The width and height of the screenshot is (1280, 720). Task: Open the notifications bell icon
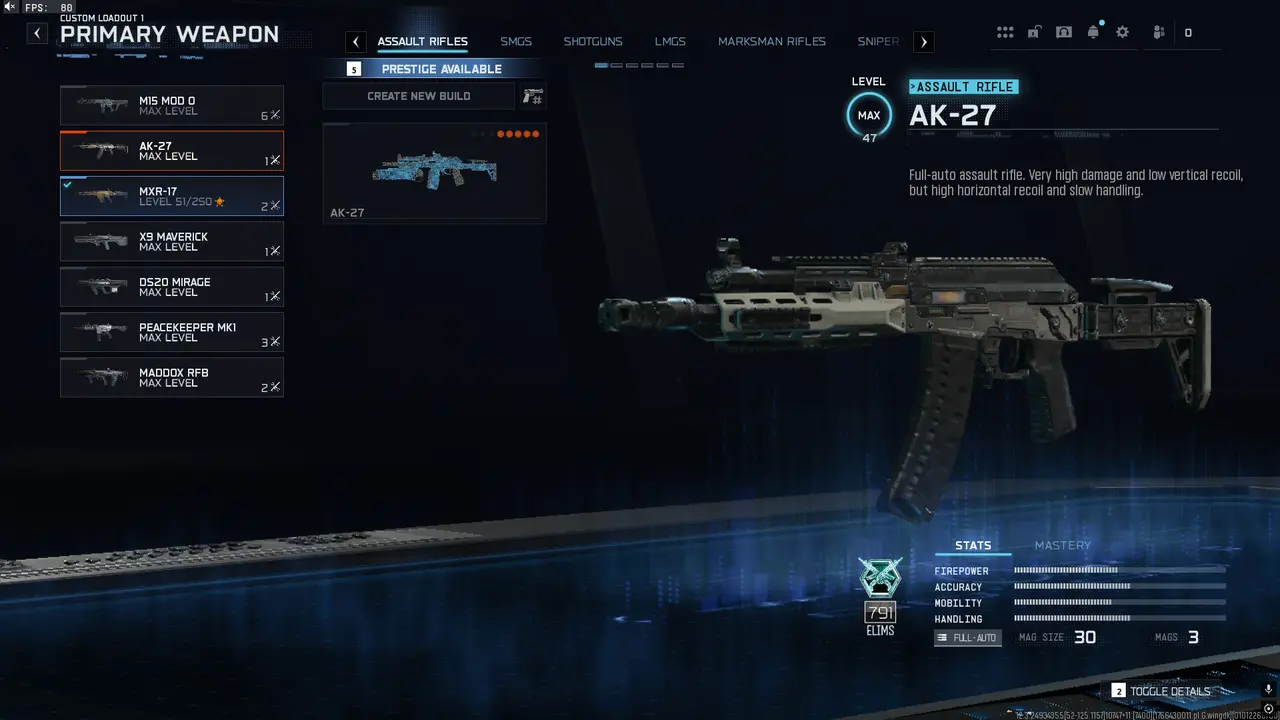1093,31
